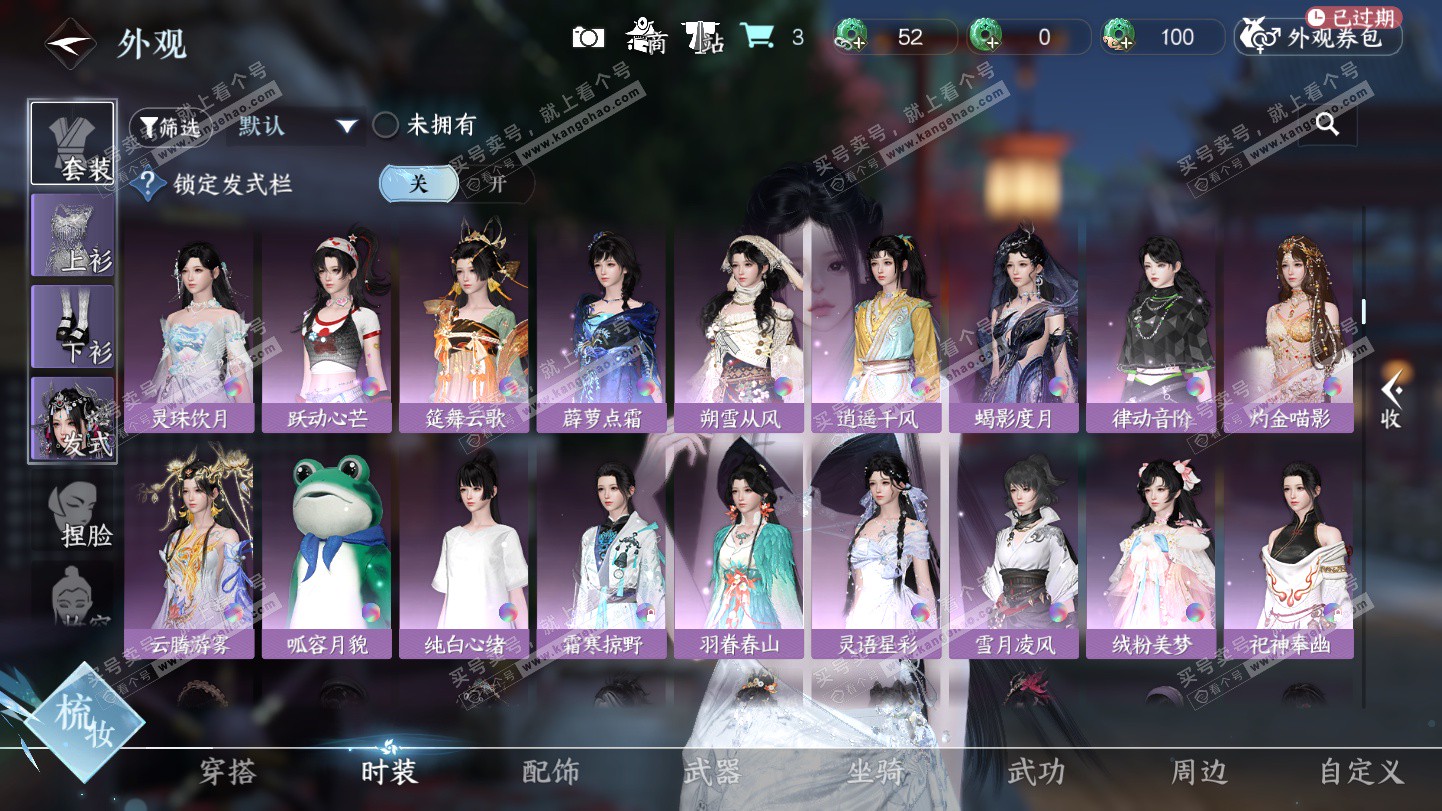Collapse the panel with the 收 arrow

[x=1390, y=400]
